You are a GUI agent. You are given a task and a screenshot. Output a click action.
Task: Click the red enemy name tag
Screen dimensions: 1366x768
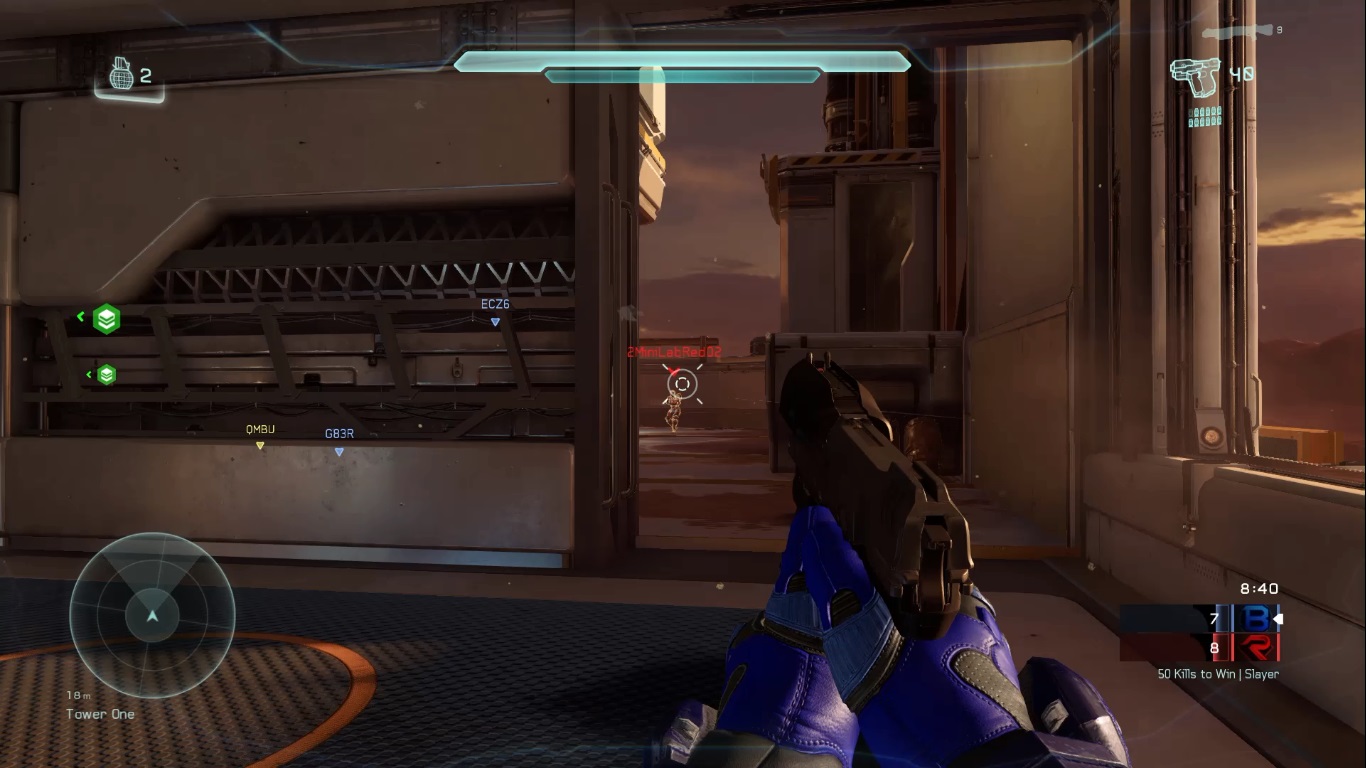click(674, 352)
